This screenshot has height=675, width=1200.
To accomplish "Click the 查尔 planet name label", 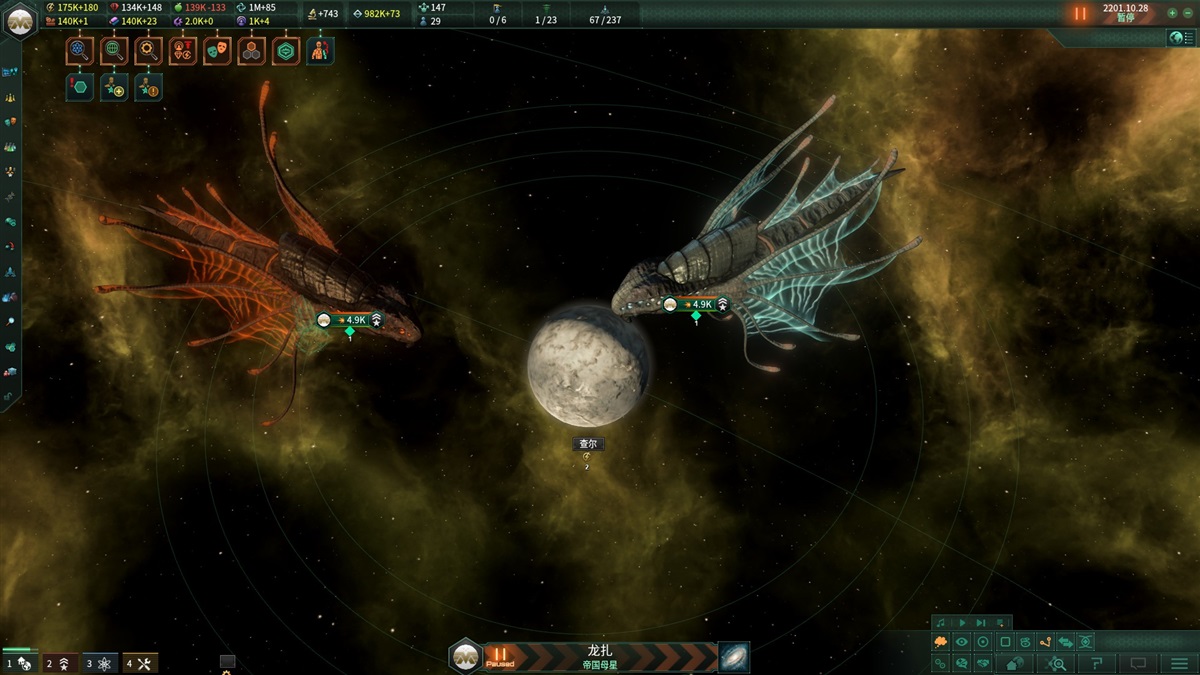I will 587,444.
